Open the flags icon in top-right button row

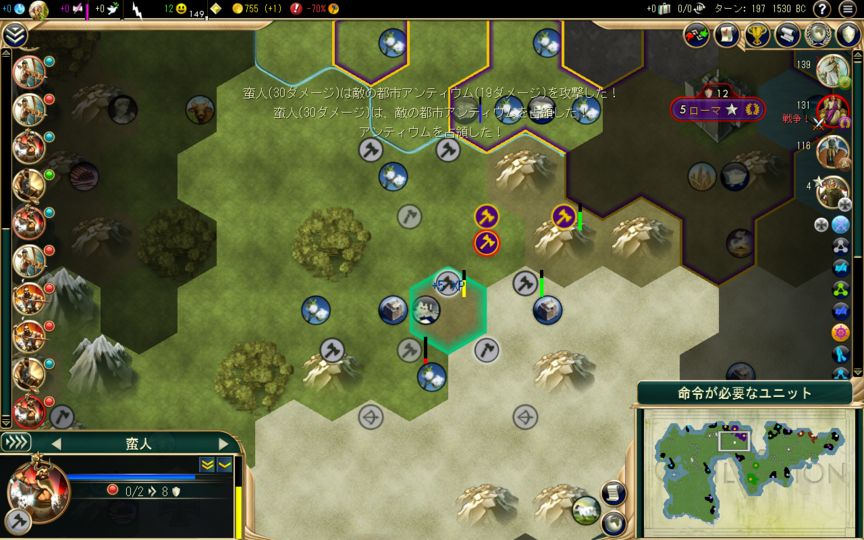point(697,35)
